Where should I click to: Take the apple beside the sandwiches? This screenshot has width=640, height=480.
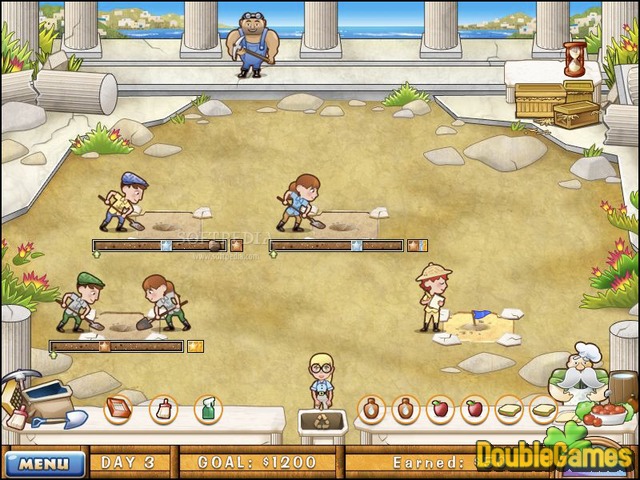473,409
